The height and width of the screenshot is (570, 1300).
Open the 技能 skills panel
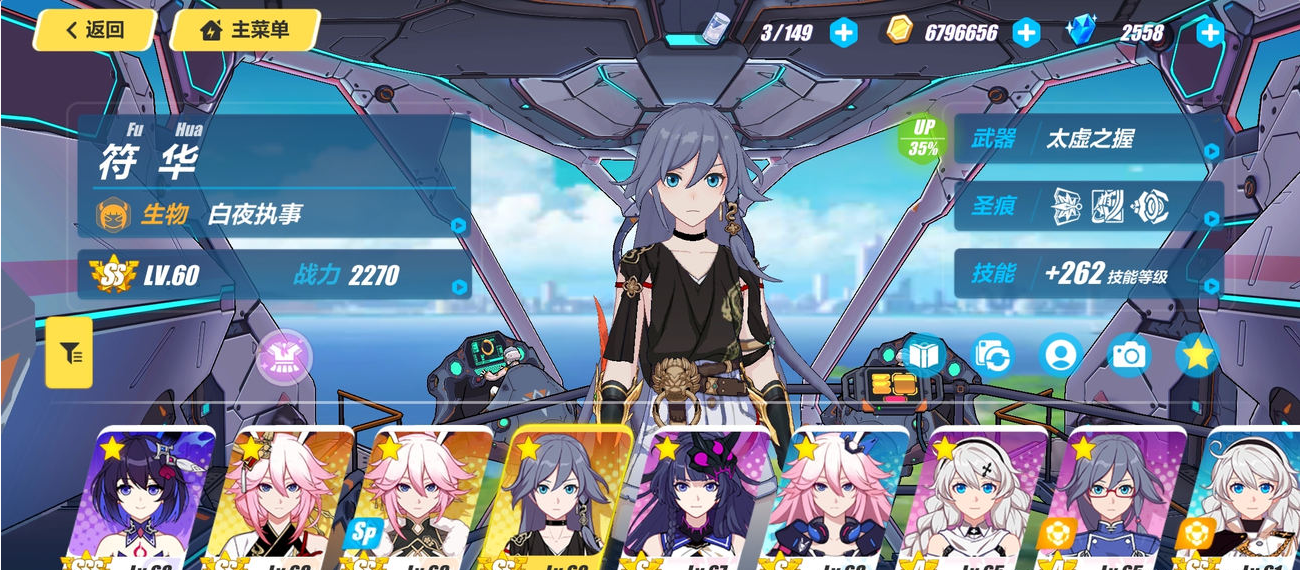click(x=1088, y=274)
